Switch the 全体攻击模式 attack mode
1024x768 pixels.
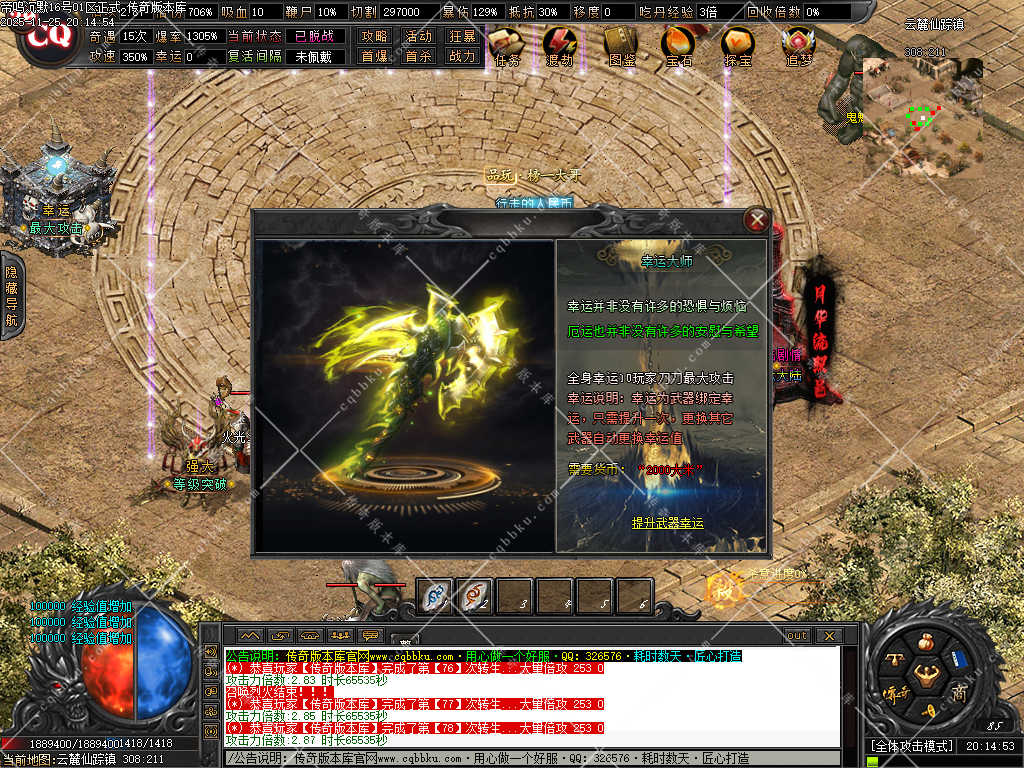click(x=912, y=746)
